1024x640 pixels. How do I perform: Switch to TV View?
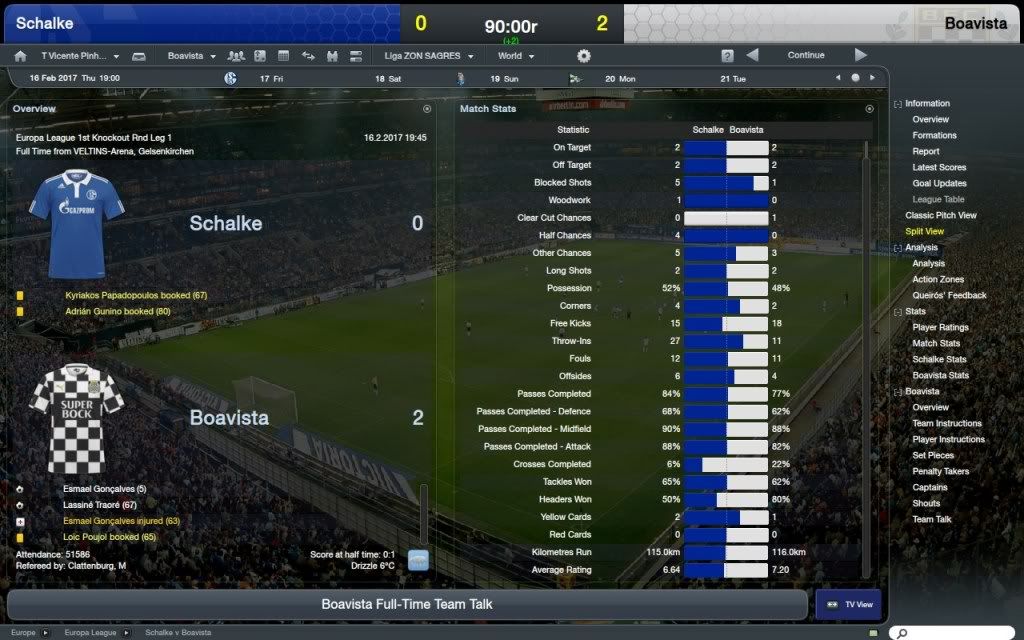(x=848, y=604)
